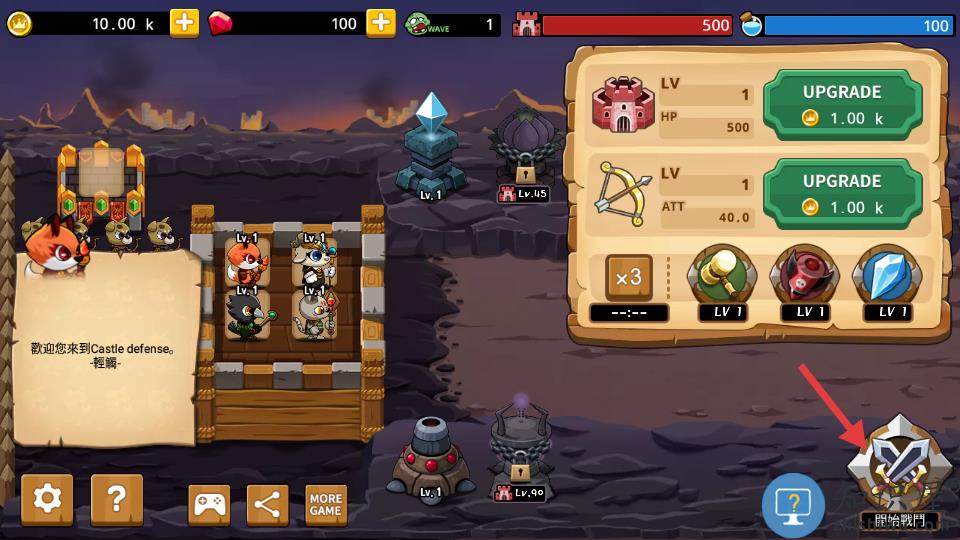Add more gold coins with plus button
960x540 pixels.
pyautogui.click(x=184, y=23)
